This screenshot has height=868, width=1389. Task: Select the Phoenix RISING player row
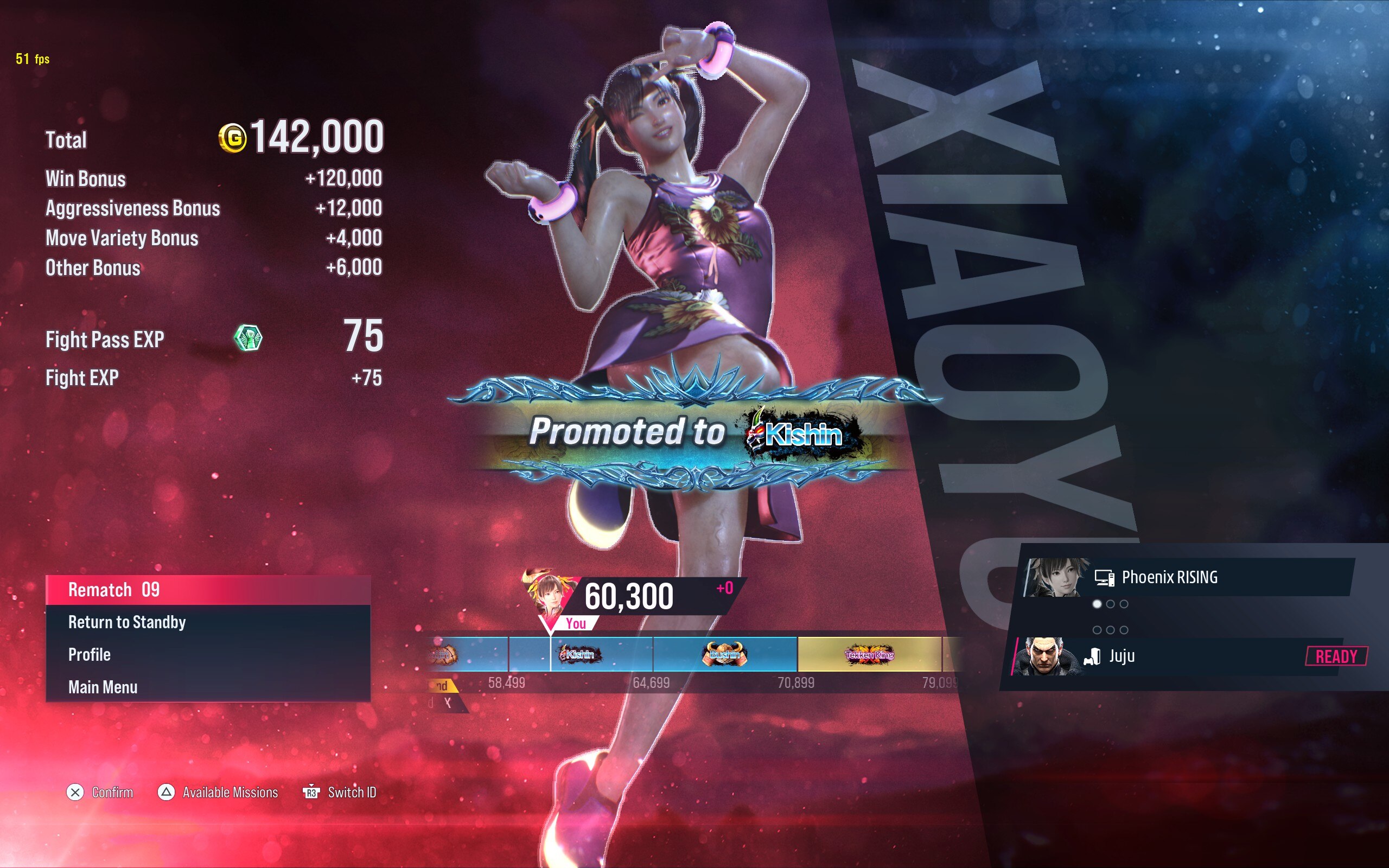tap(1188, 578)
